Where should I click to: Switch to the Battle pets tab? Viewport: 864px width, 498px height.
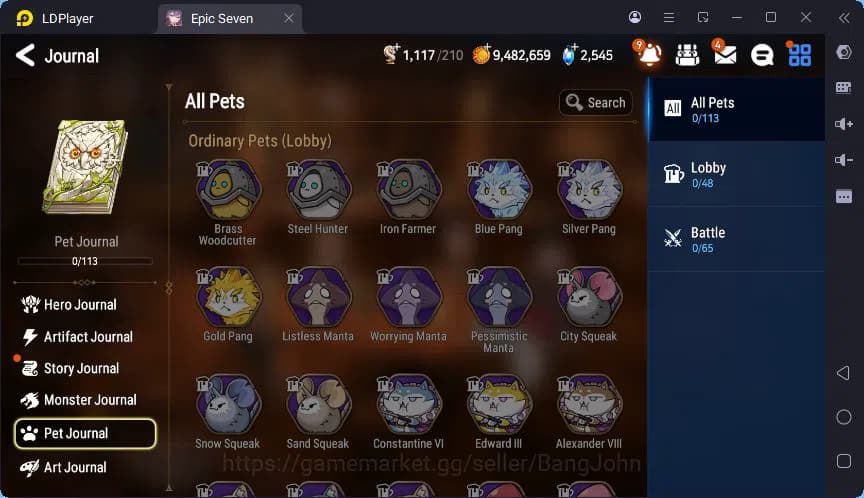tap(736, 239)
